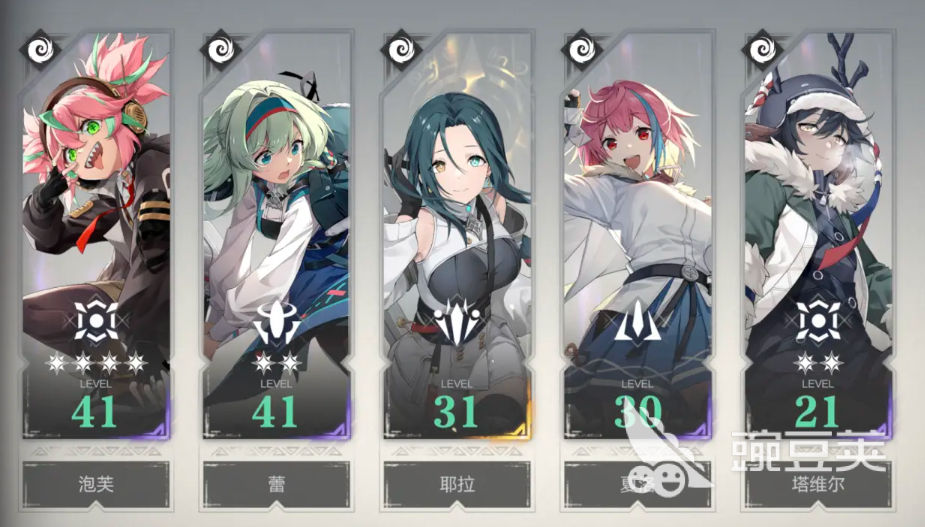Screen dimensions: 925x527
Task: Click the 蕾 name label
Action: point(276,485)
